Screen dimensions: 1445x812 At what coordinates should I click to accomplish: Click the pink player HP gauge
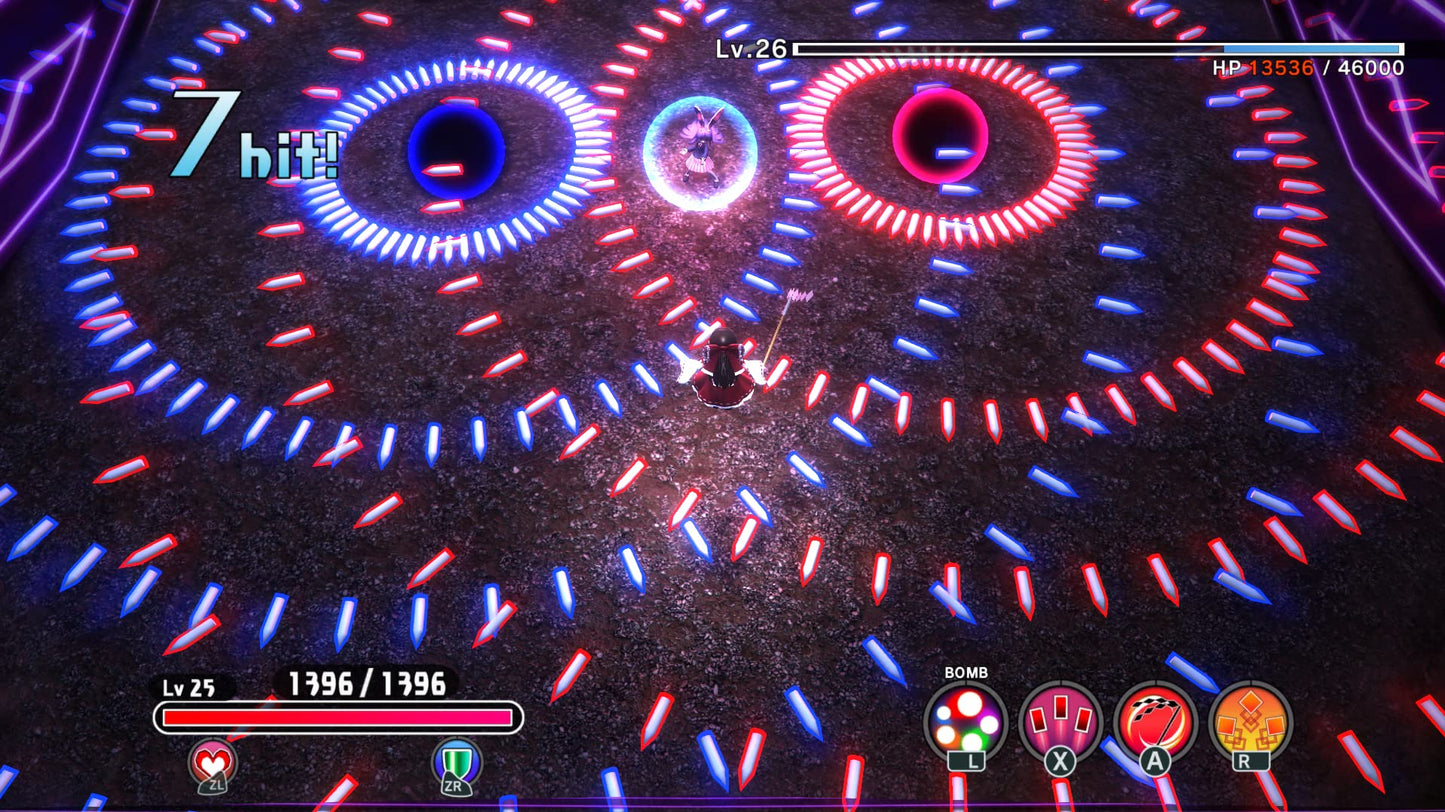click(x=340, y=715)
